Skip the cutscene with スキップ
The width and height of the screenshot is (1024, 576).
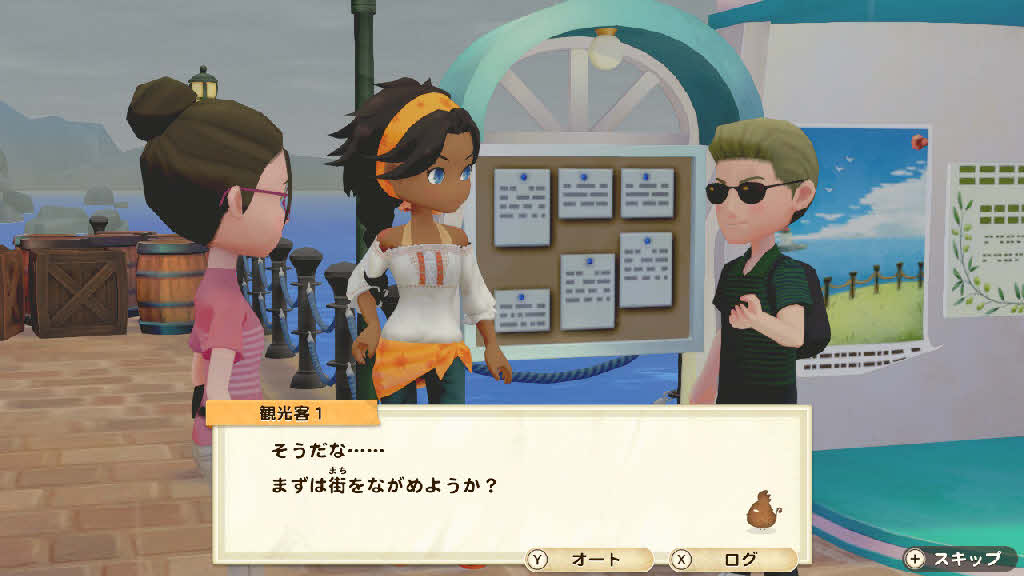tap(956, 558)
